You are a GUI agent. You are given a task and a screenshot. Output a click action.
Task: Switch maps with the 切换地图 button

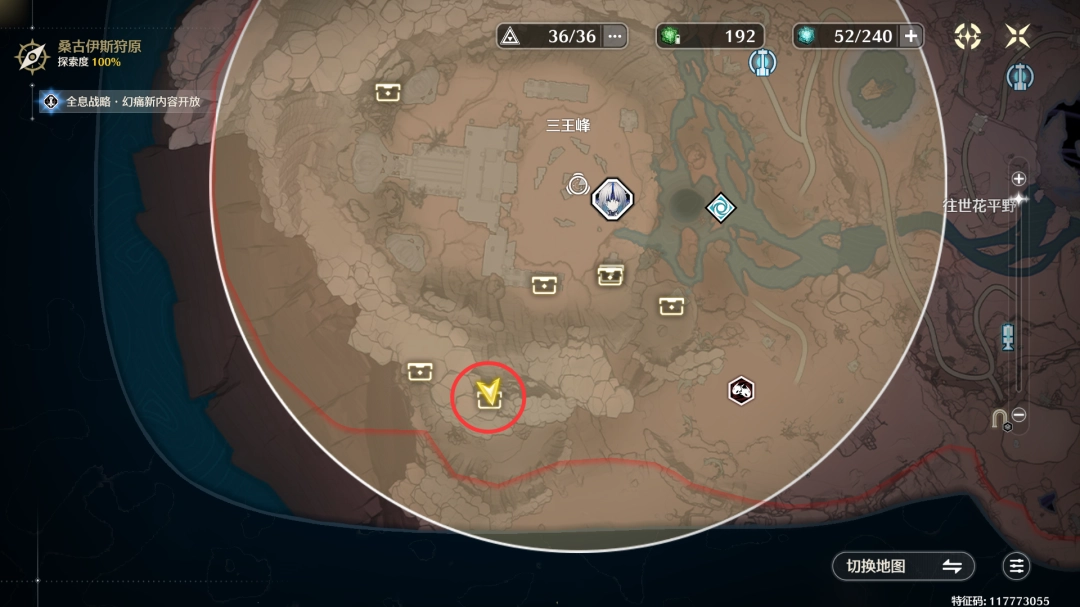[903, 566]
